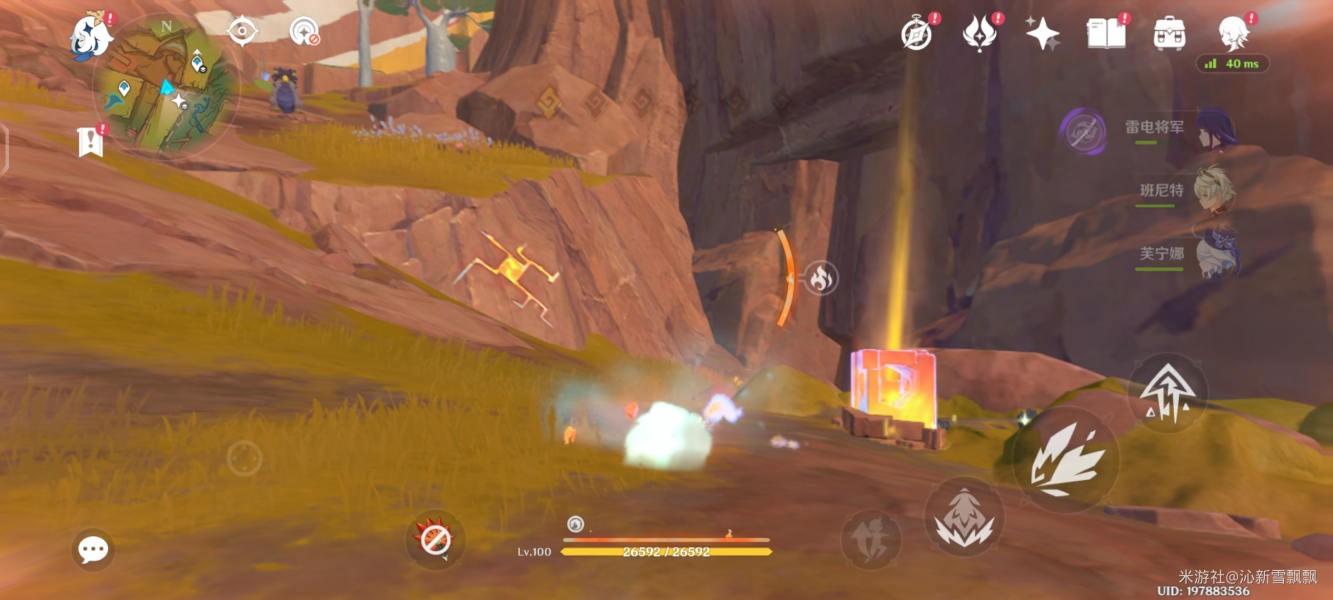Open the Paimon main menu
The height and width of the screenshot is (600, 1333).
tap(90, 36)
